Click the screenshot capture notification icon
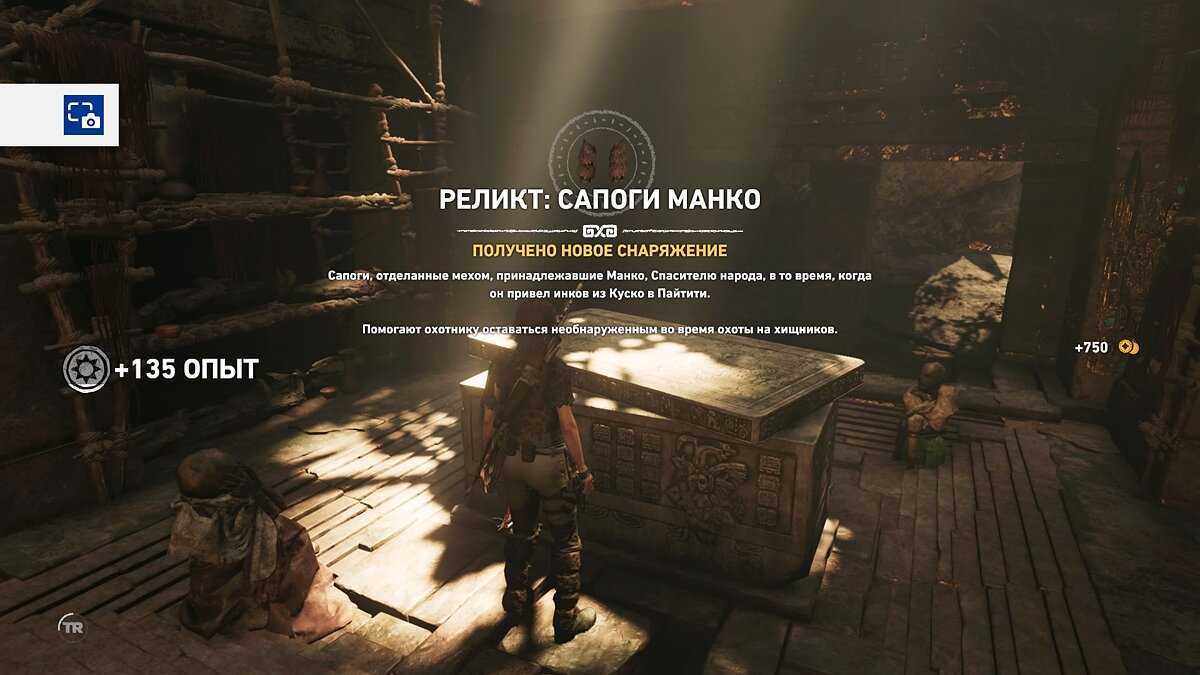The width and height of the screenshot is (1200, 675). click(84, 115)
